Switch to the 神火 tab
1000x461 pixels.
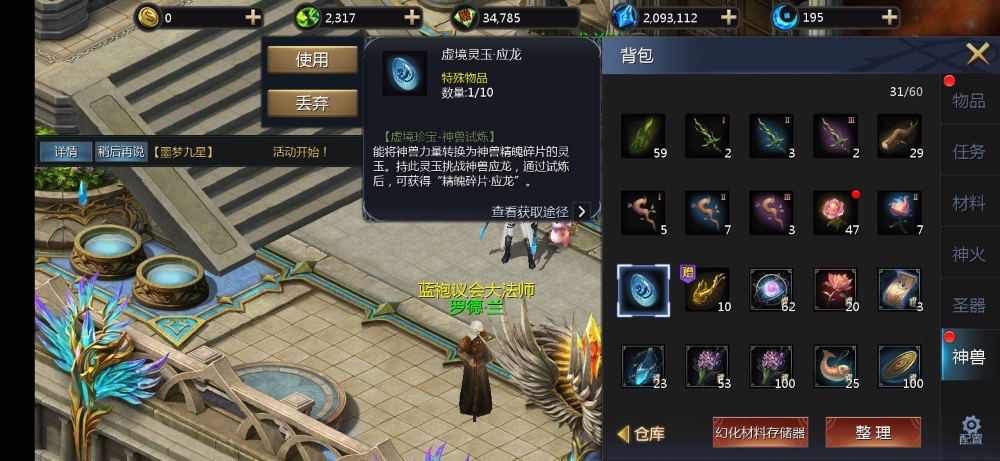point(967,255)
